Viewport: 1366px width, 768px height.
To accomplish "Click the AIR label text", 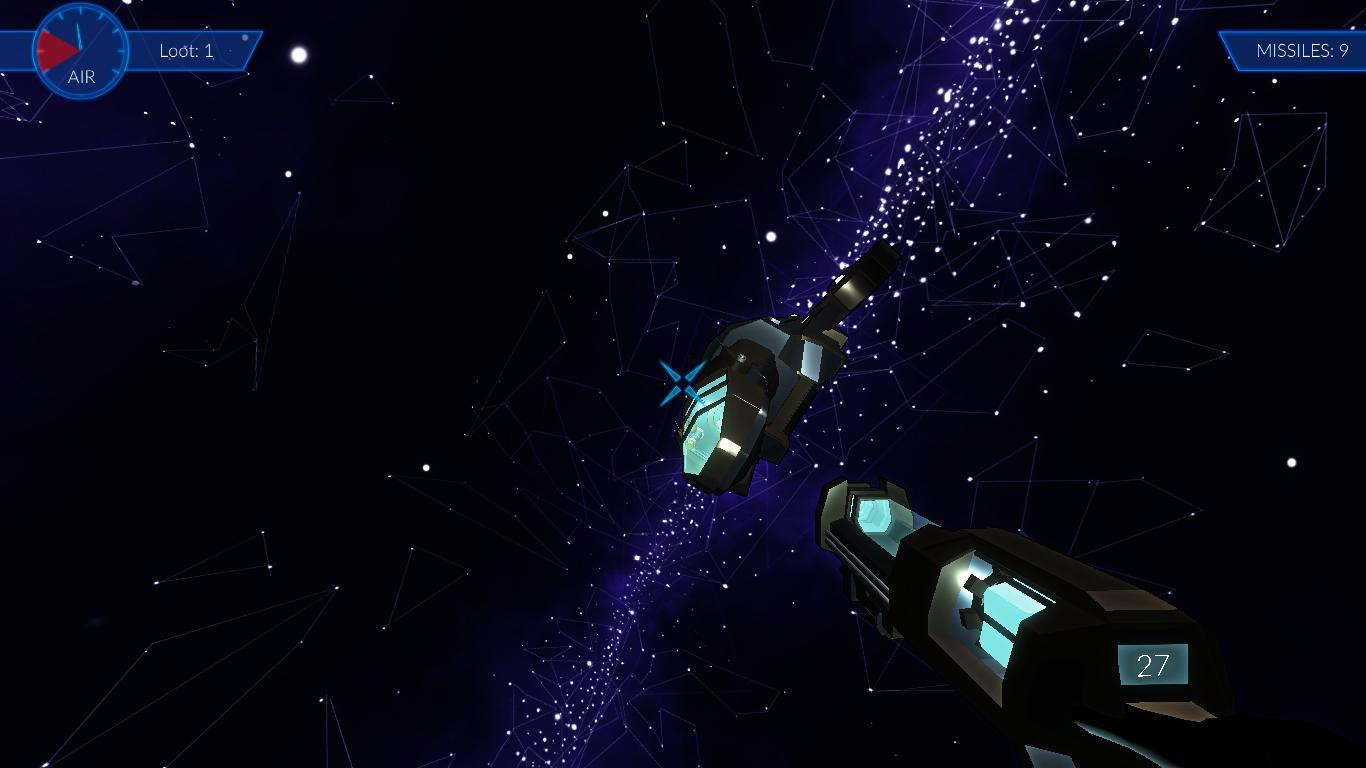I will click(x=80, y=76).
